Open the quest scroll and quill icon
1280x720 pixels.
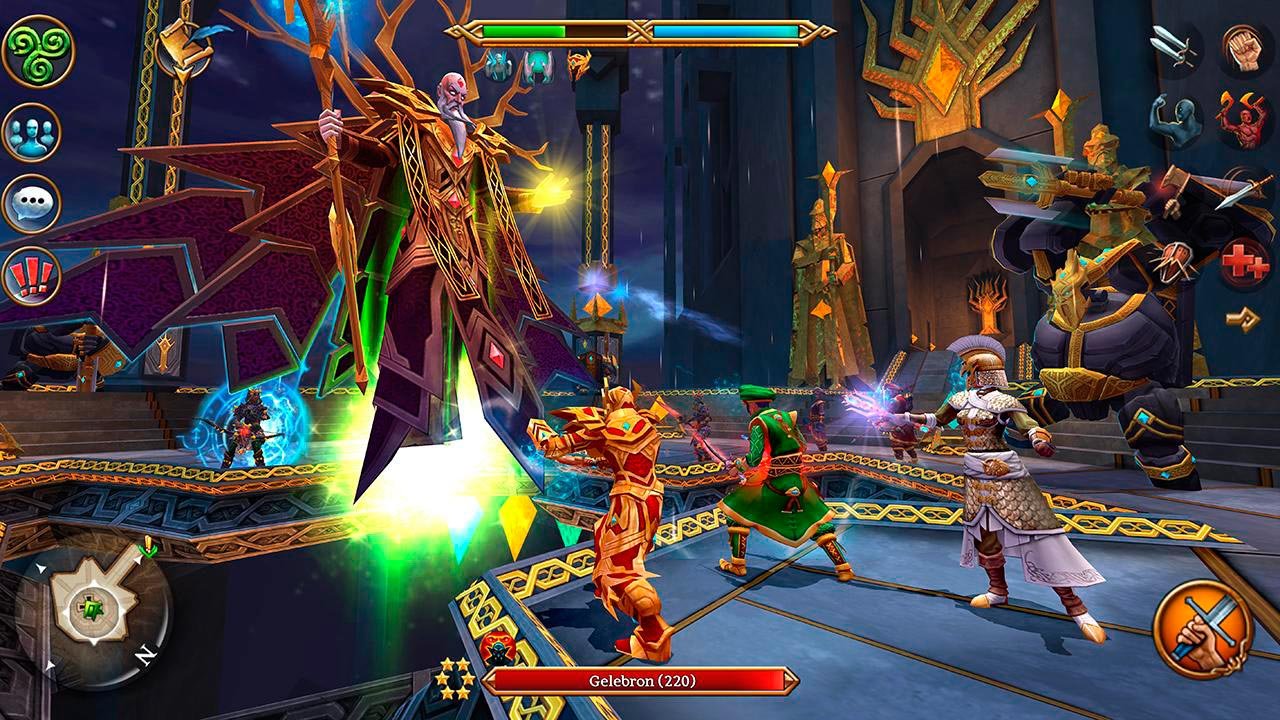click(187, 47)
